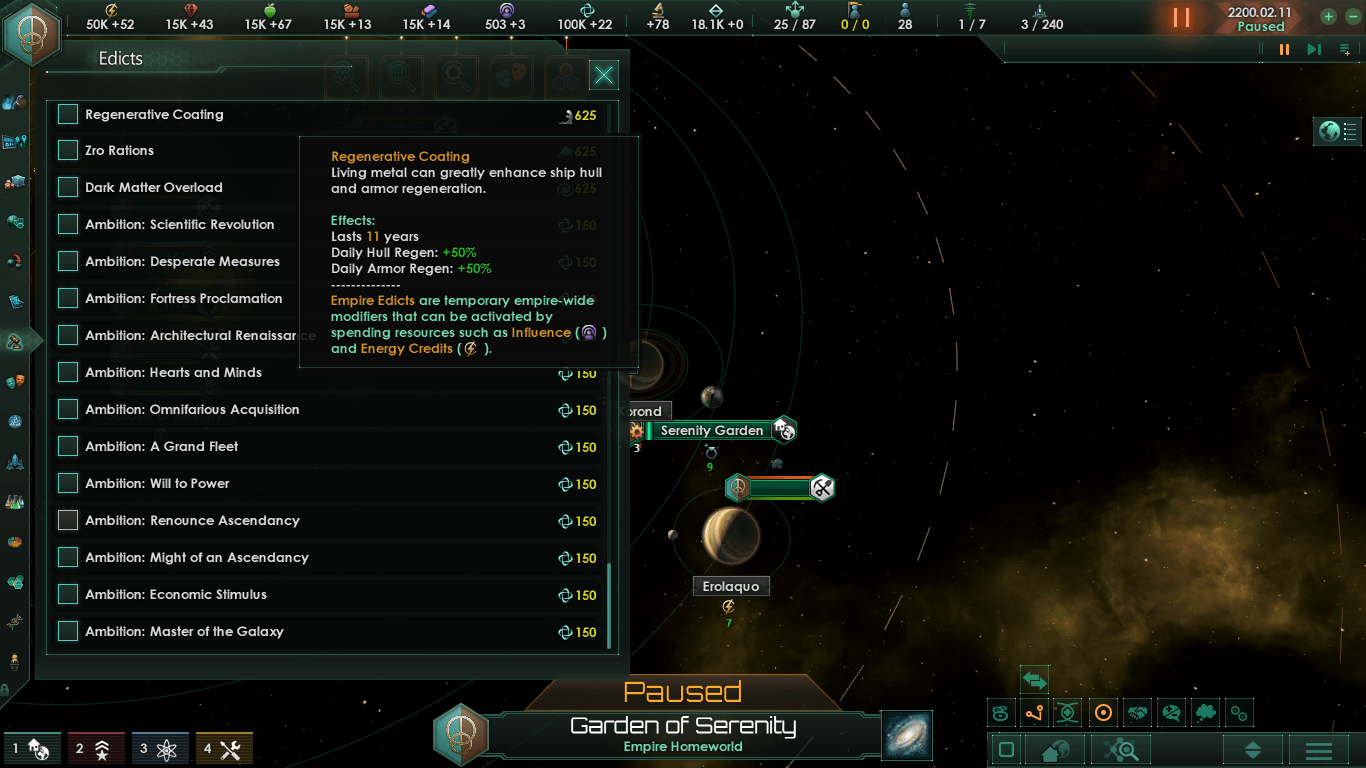Select Ambition: Desperate Measures checkbox
Image resolution: width=1366 pixels, height=768 pixels.
(68, 262)
